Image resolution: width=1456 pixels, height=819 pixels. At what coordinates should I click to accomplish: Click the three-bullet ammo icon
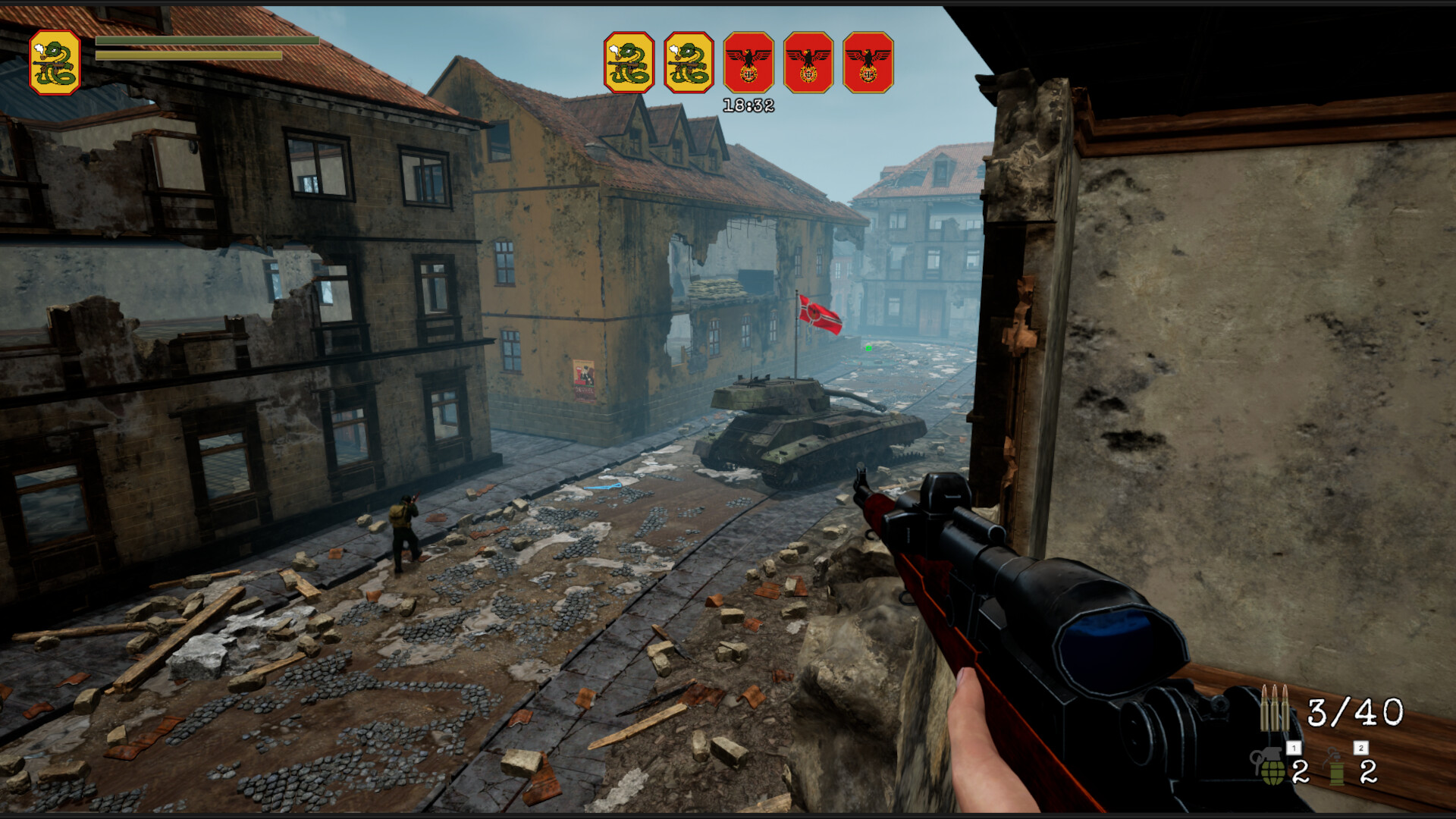1275,707
